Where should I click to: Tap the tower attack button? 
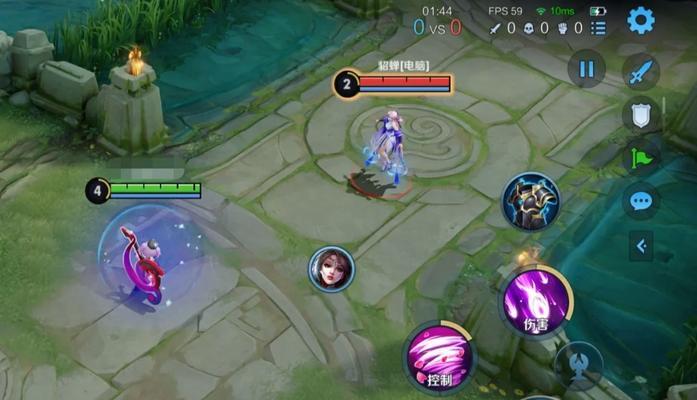point(579,364)
